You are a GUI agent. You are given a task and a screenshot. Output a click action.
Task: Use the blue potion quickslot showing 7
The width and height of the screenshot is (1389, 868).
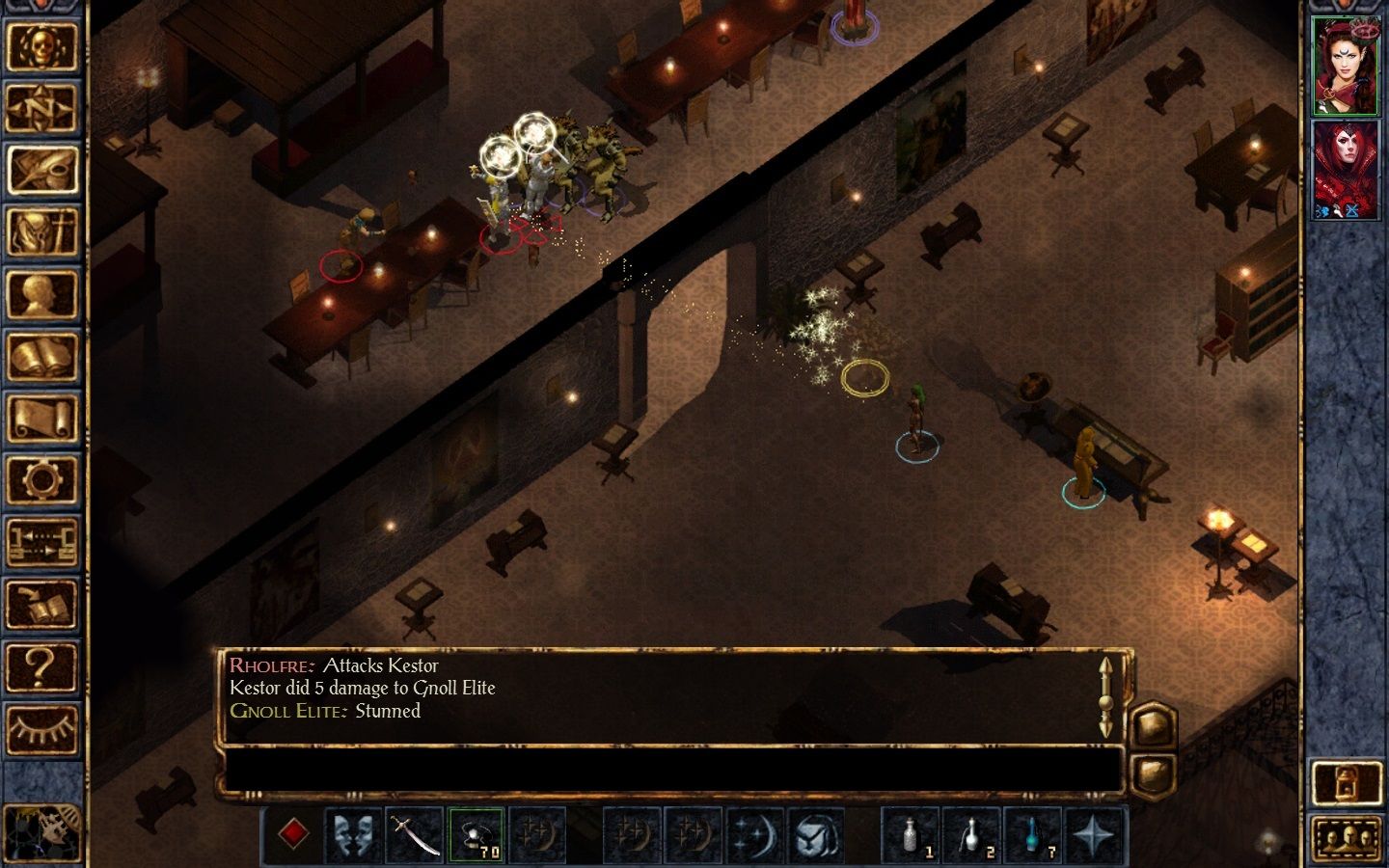pos(1033,836)
